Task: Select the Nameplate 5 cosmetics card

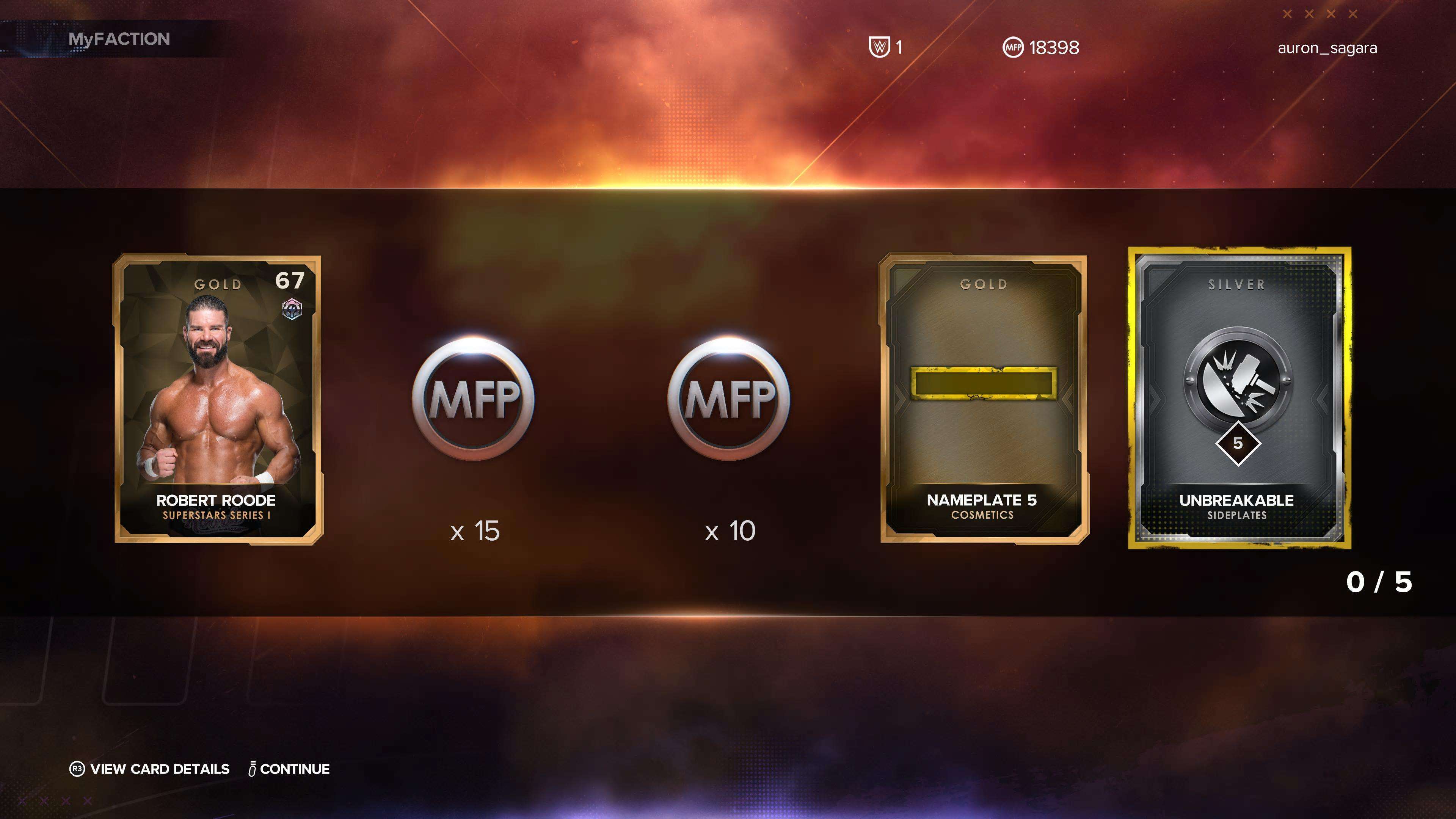Action: (984, 399)
